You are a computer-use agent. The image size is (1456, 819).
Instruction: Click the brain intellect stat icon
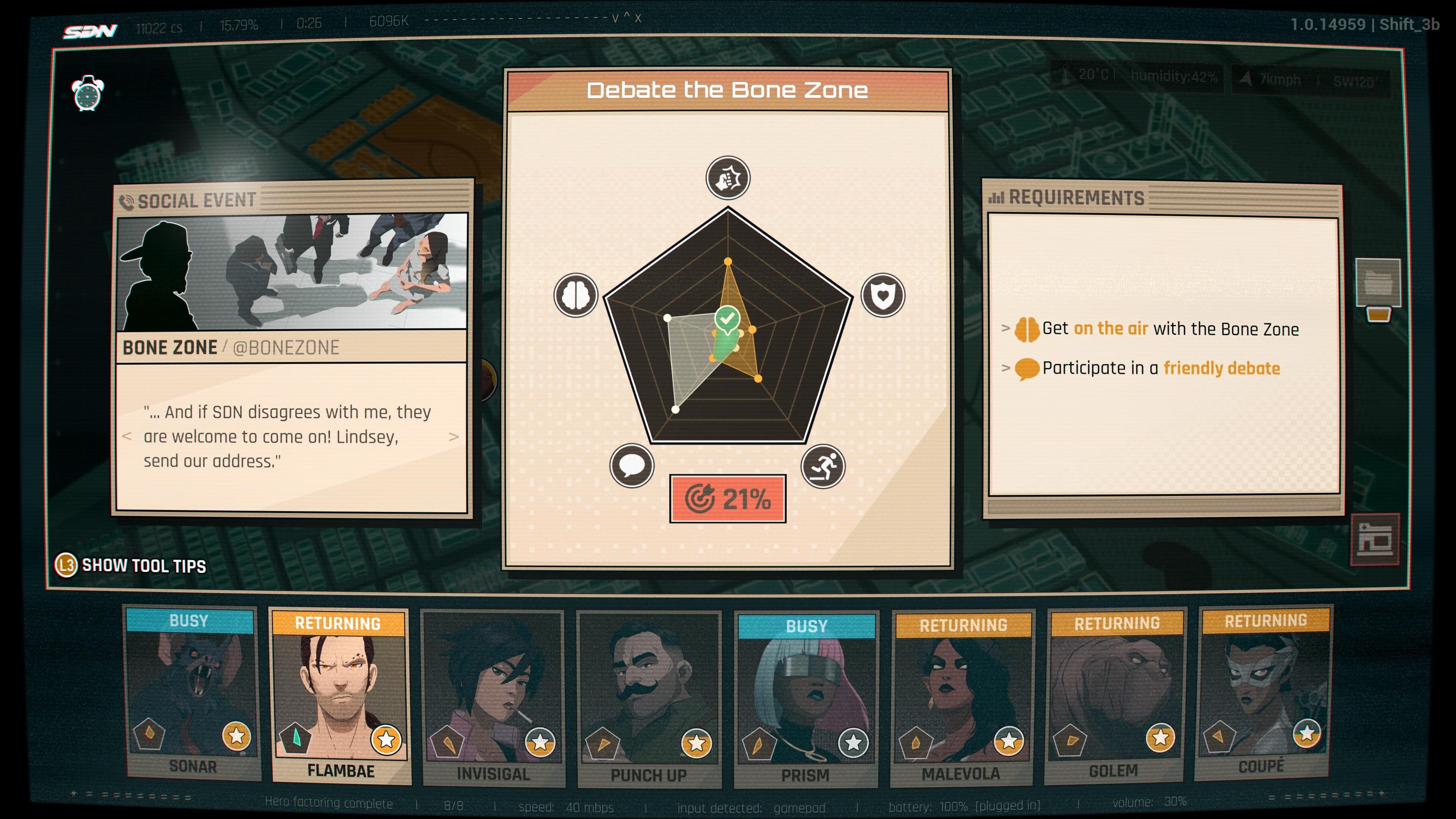pyautogui.click(x=576, y=295)
